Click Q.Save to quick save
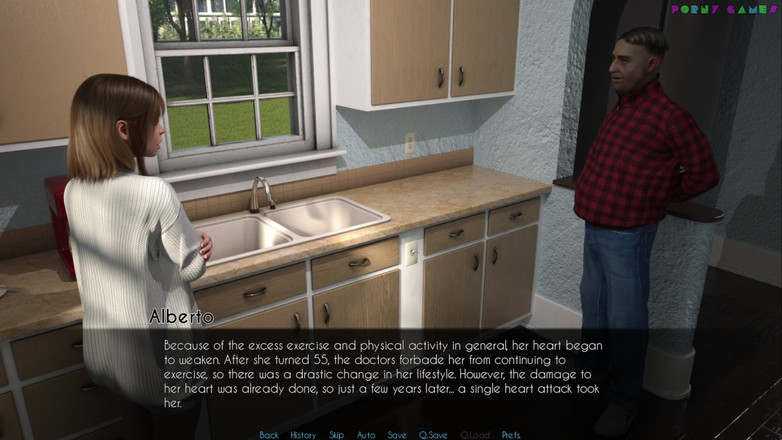 point(433,435)
